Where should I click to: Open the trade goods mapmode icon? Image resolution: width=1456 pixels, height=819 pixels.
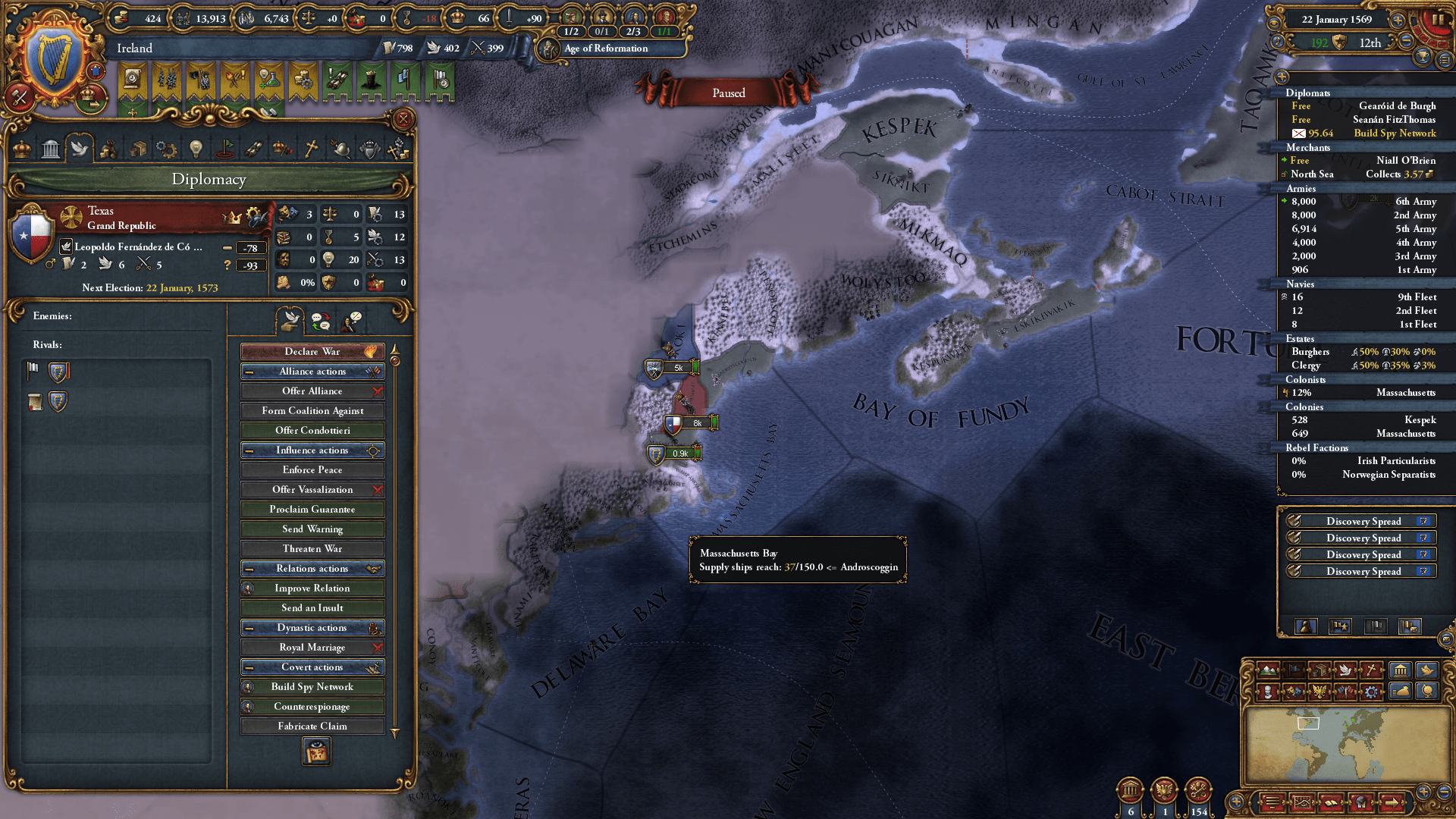click(x=1320, y=670)
